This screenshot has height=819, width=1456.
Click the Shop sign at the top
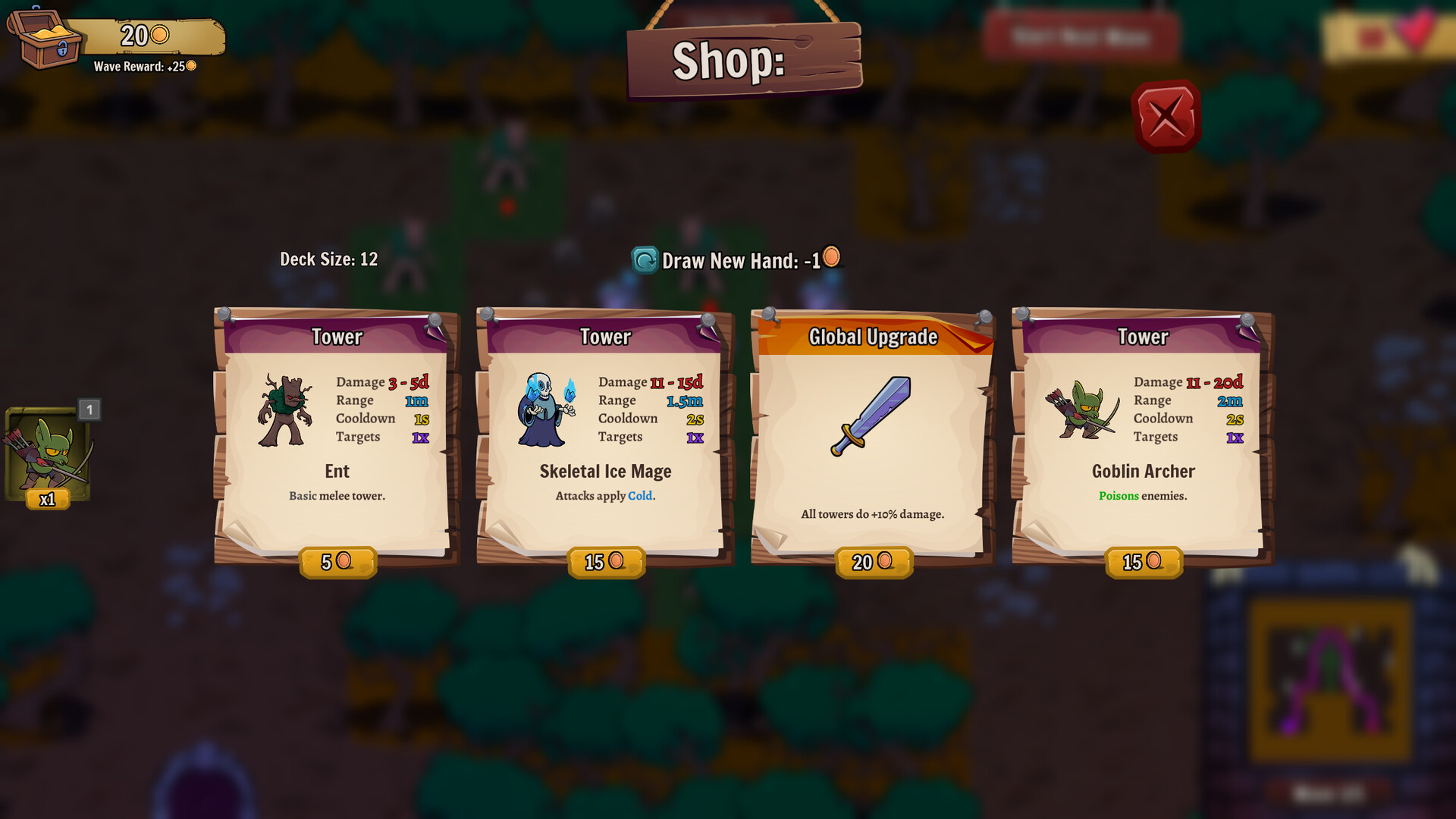pos(744,61)
